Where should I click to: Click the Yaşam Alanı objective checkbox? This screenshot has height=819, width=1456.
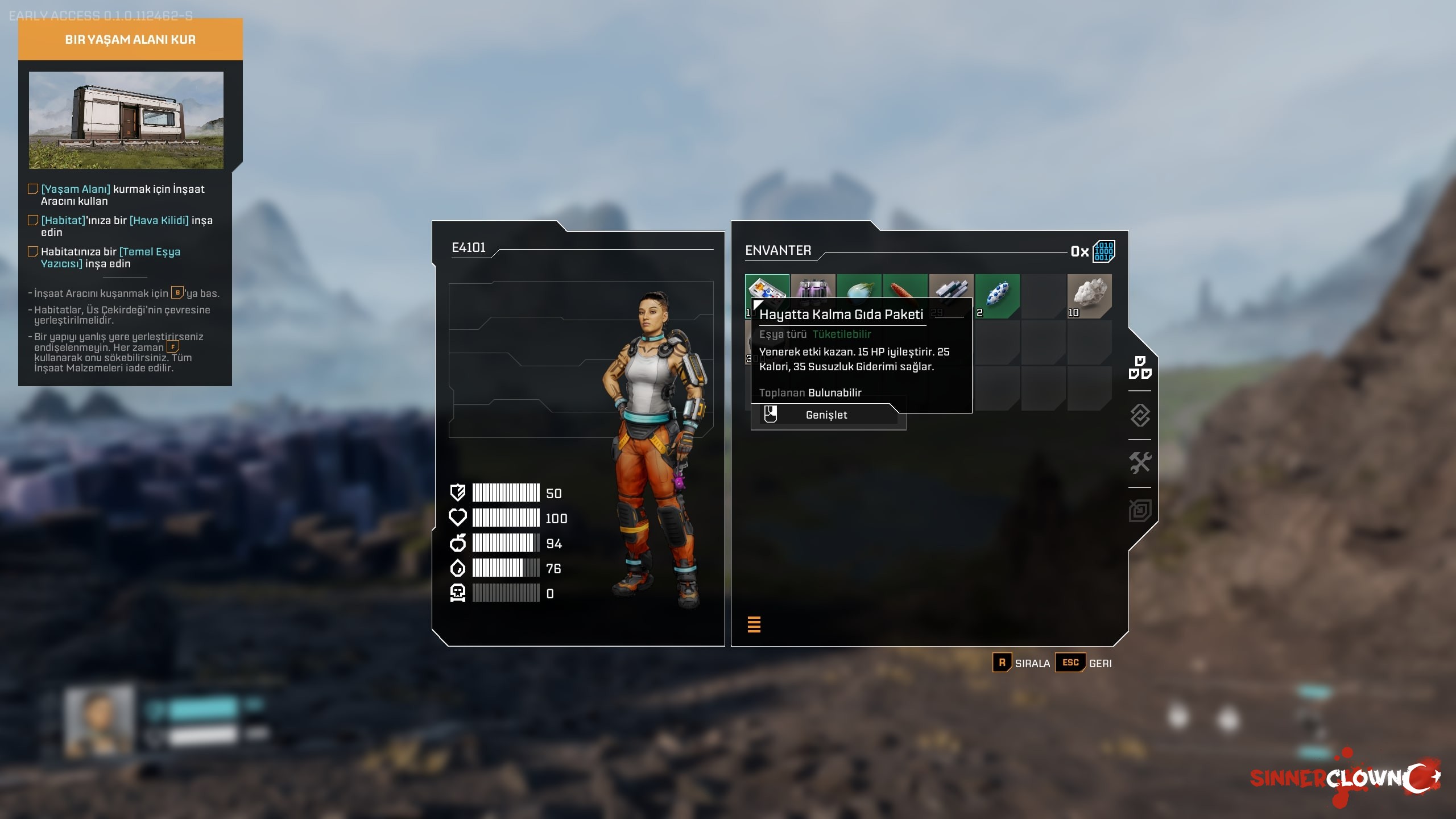(x=33, y=189)
